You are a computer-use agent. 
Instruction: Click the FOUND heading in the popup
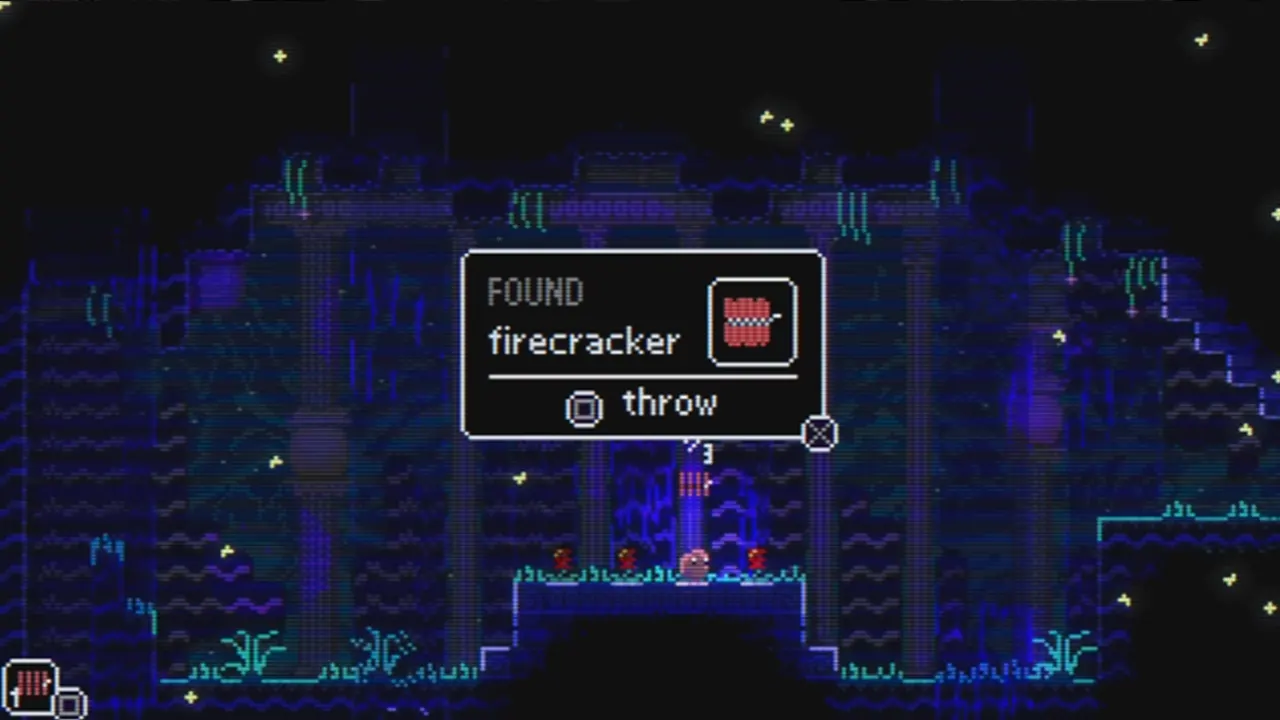pyautogui.click(x=535, y=291)
